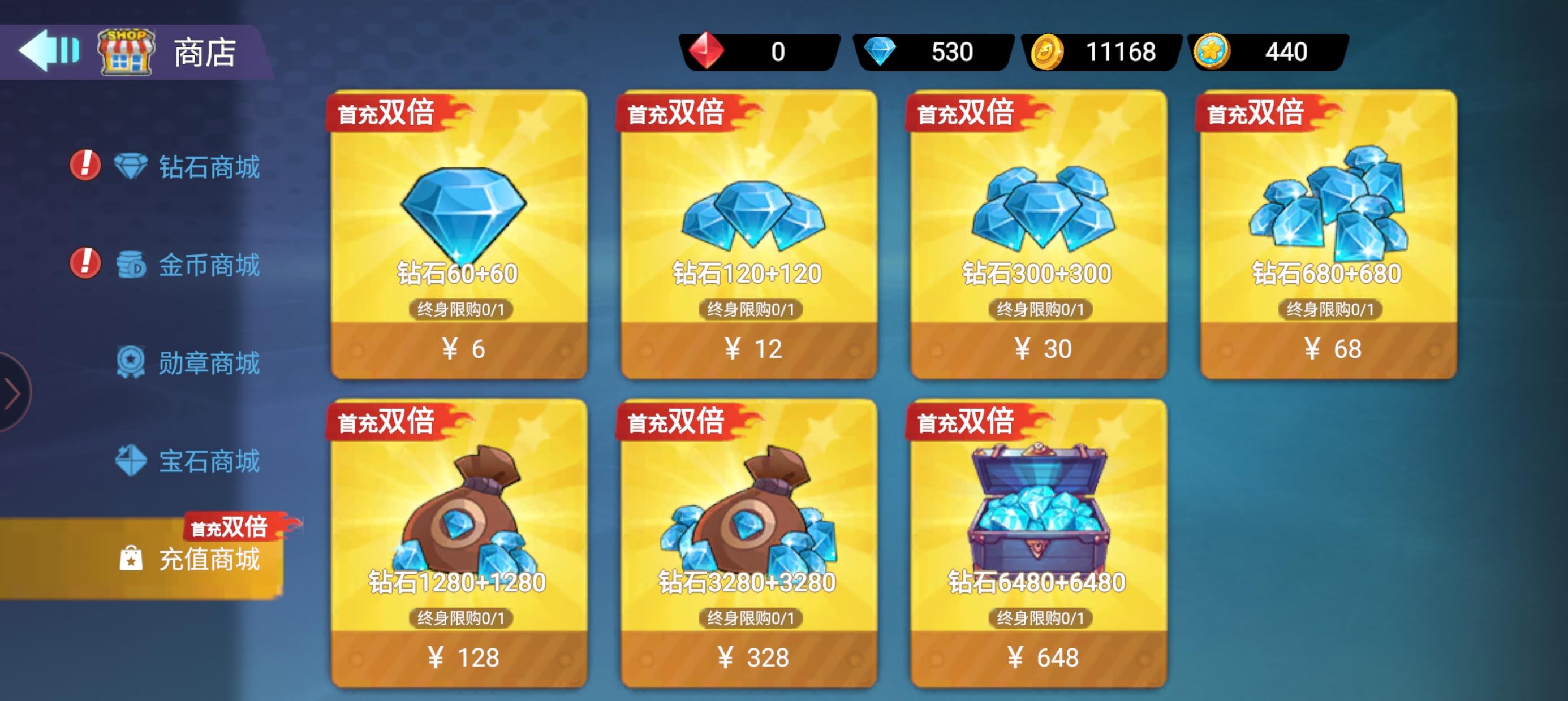Image resolution: width=1568 pixels, height=701 pixels.
Task: Tap the back arrow to leave the shop
Action: pyautogui.click(x=48, y=53)
